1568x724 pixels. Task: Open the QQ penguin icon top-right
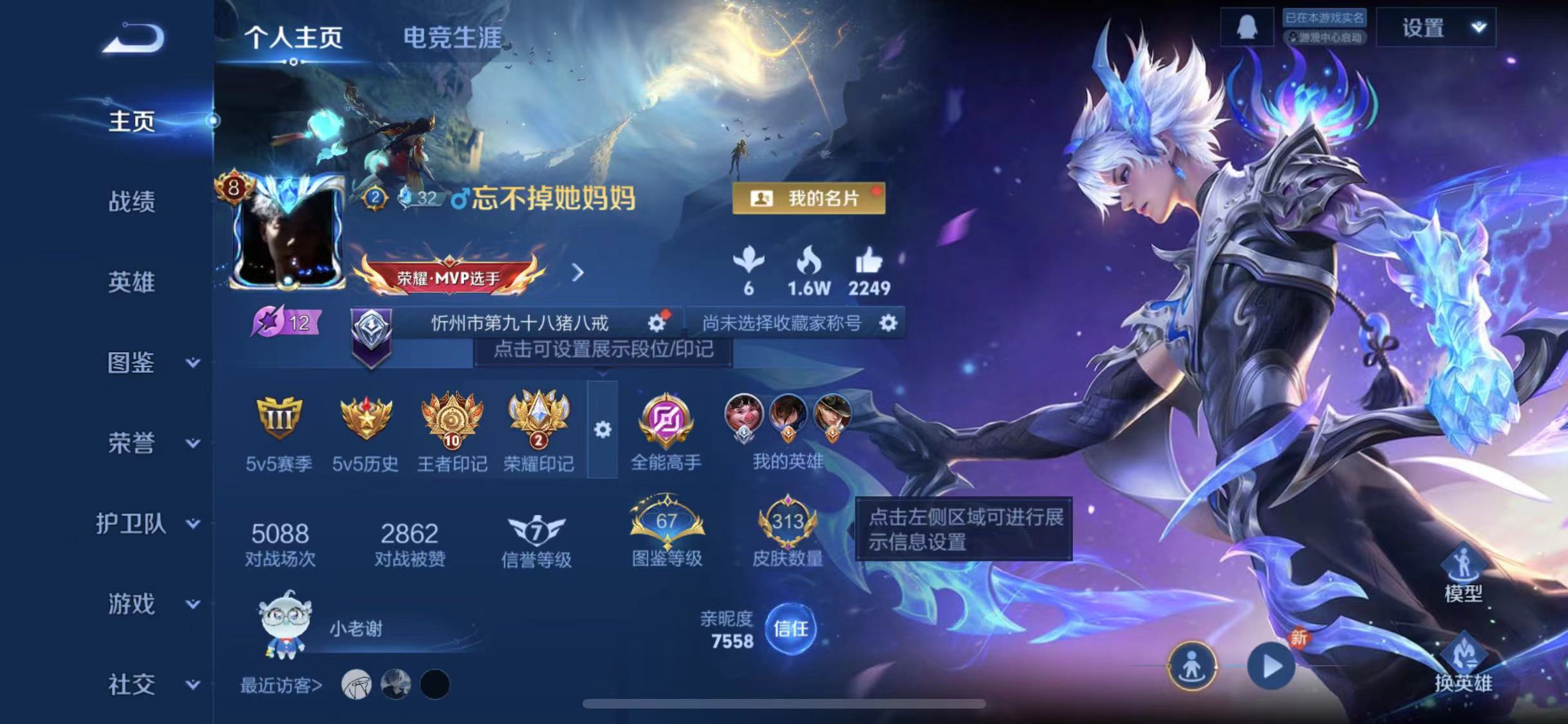[x=1246, y=28]
